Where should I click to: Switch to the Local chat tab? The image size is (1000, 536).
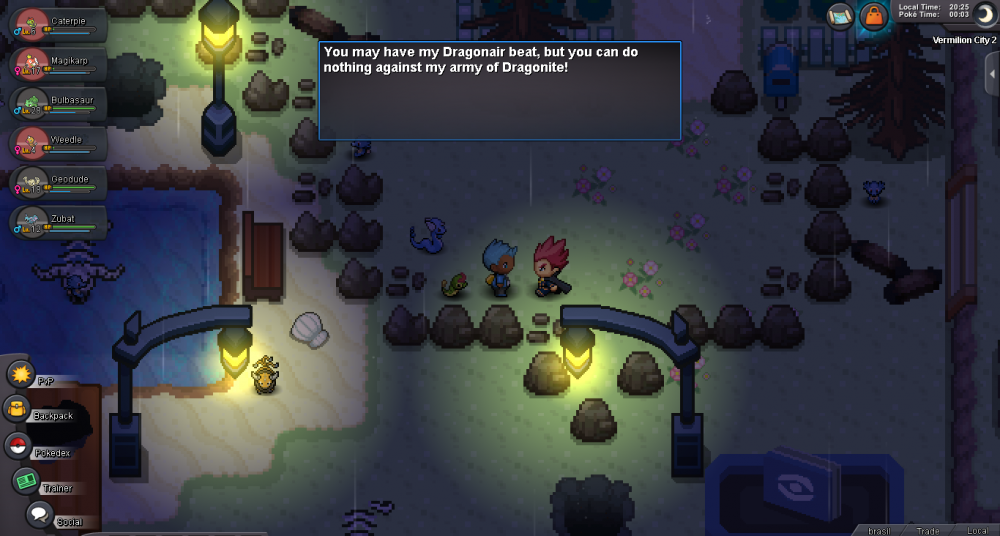tap(978, 529)
